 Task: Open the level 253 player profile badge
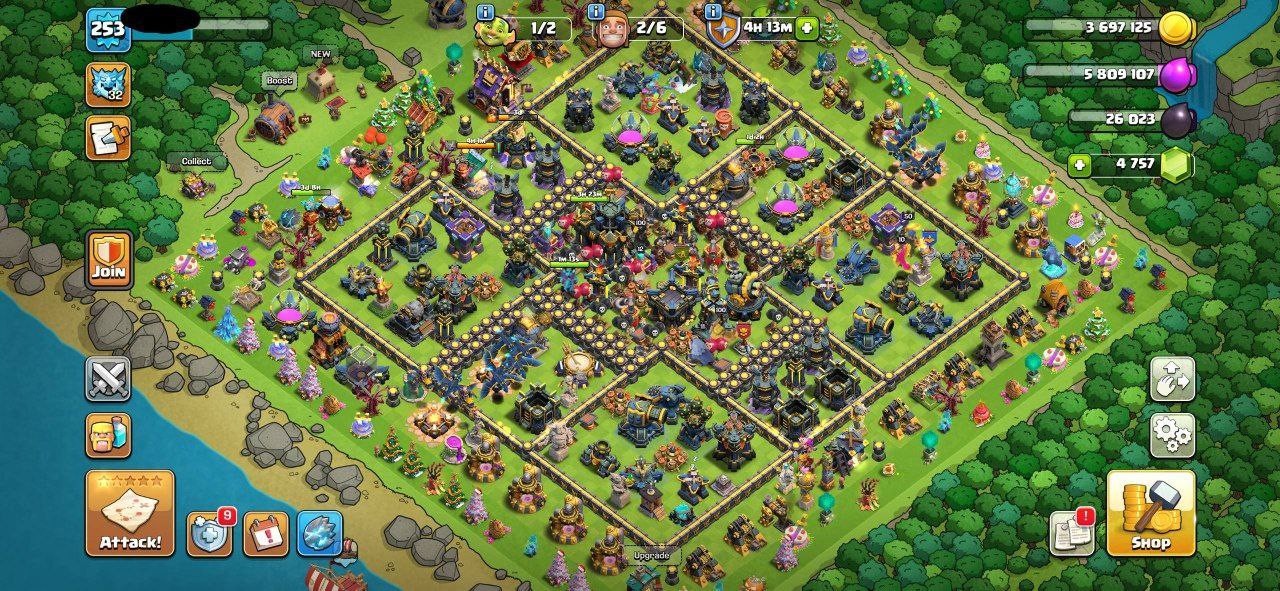tap(107, 28)
